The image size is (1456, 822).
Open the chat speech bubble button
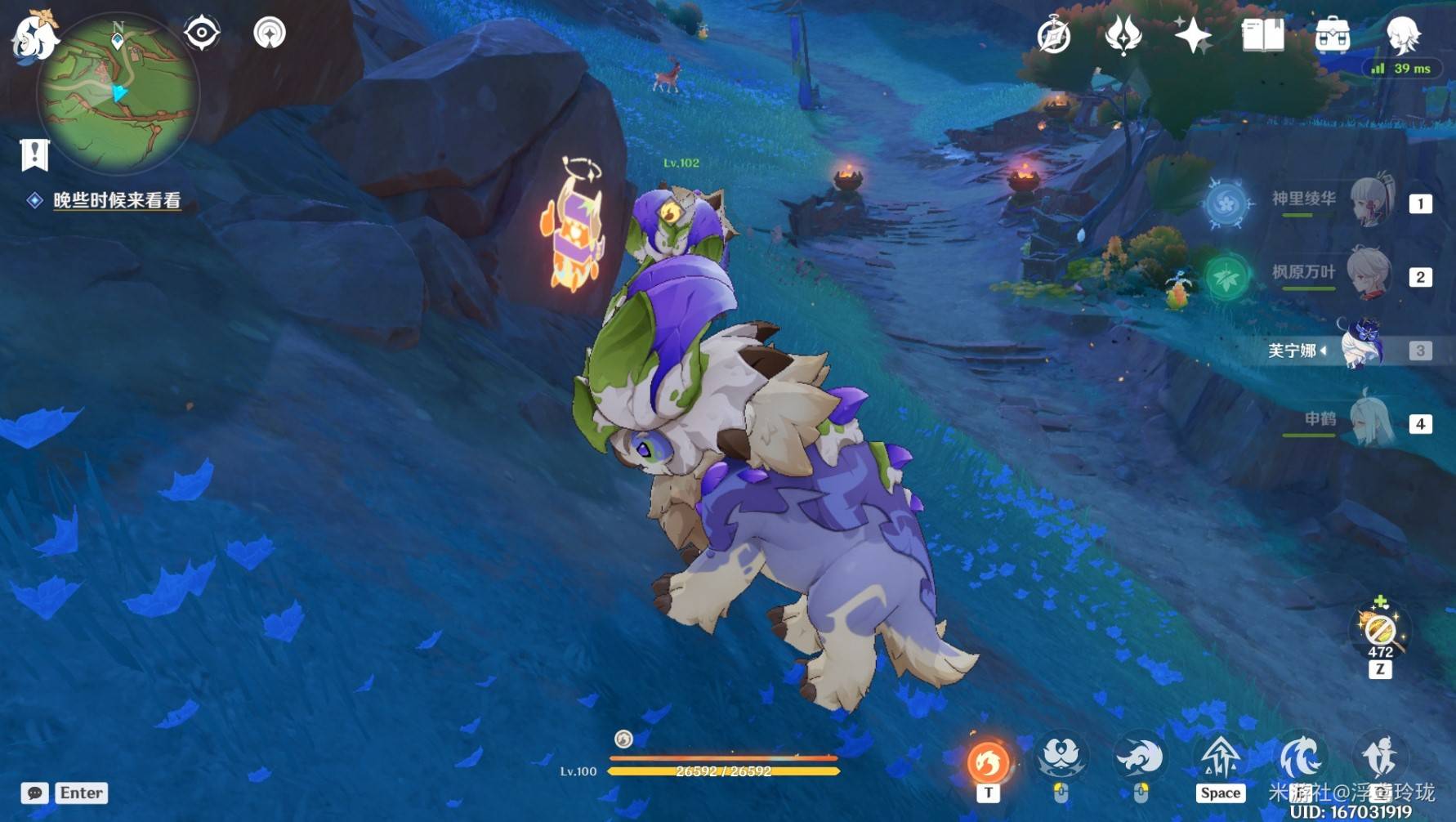pos(34,793)
